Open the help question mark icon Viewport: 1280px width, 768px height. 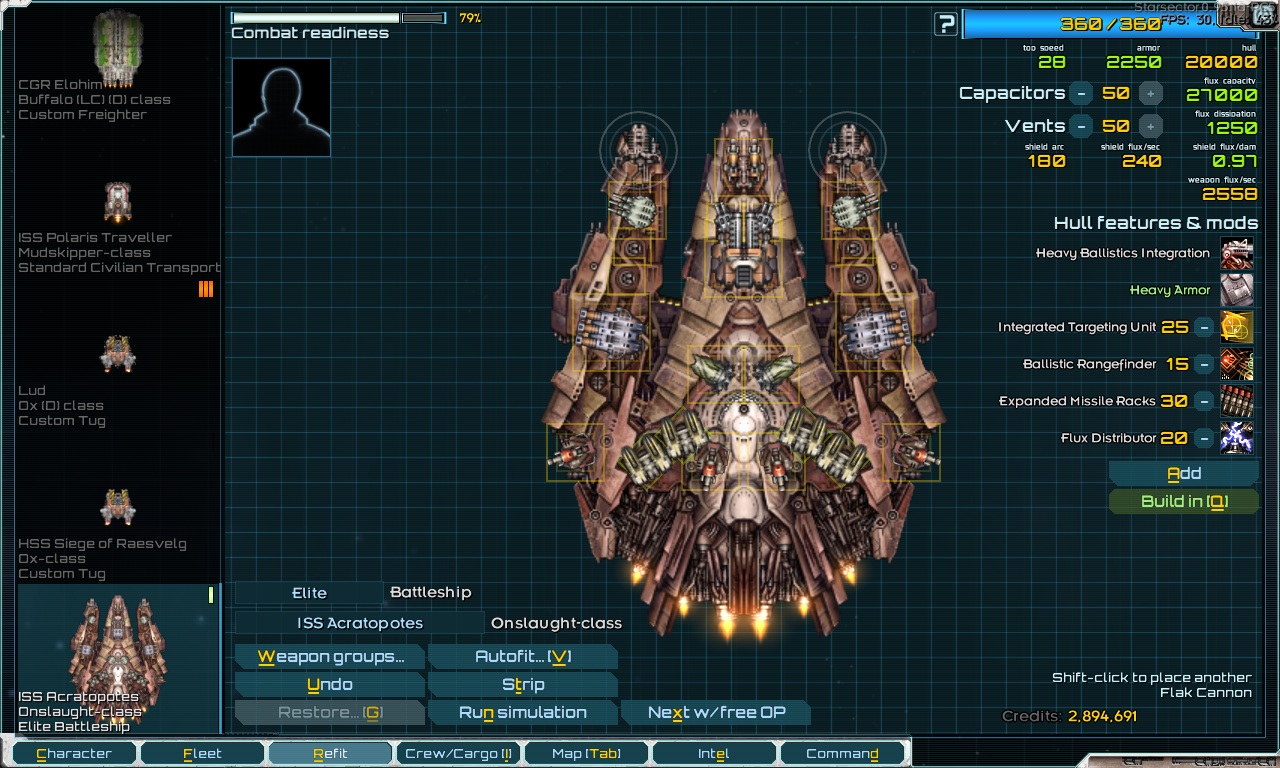pos(944,23)
